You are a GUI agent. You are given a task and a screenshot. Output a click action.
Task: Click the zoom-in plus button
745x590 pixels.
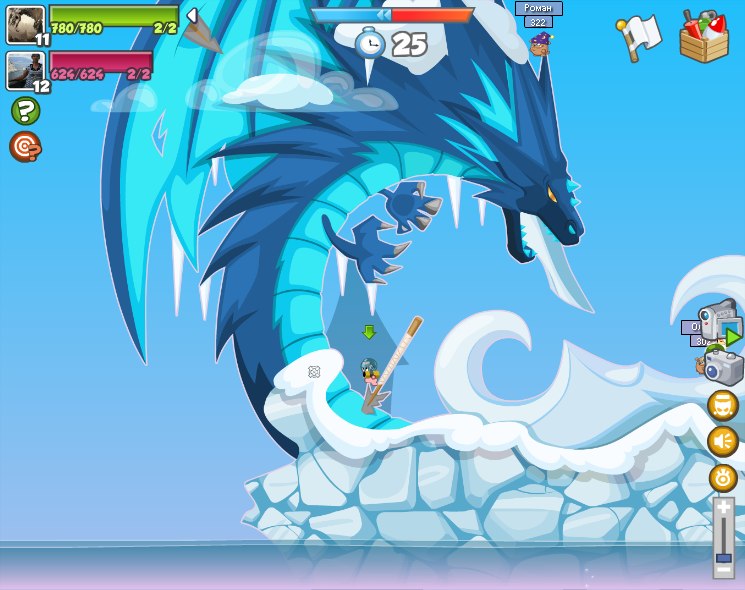[723, 508]
